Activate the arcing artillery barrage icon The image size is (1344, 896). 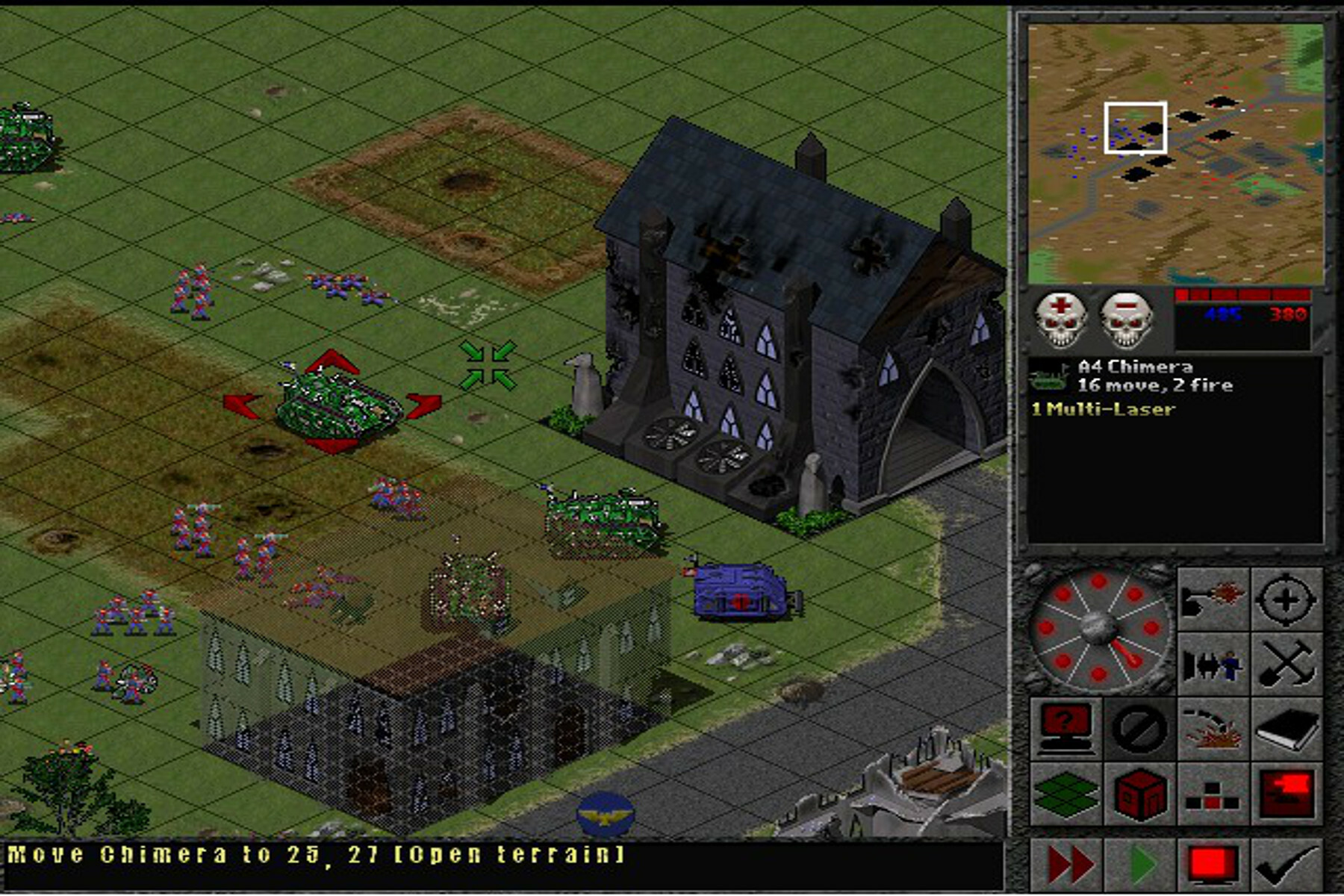pos(1213,728)
